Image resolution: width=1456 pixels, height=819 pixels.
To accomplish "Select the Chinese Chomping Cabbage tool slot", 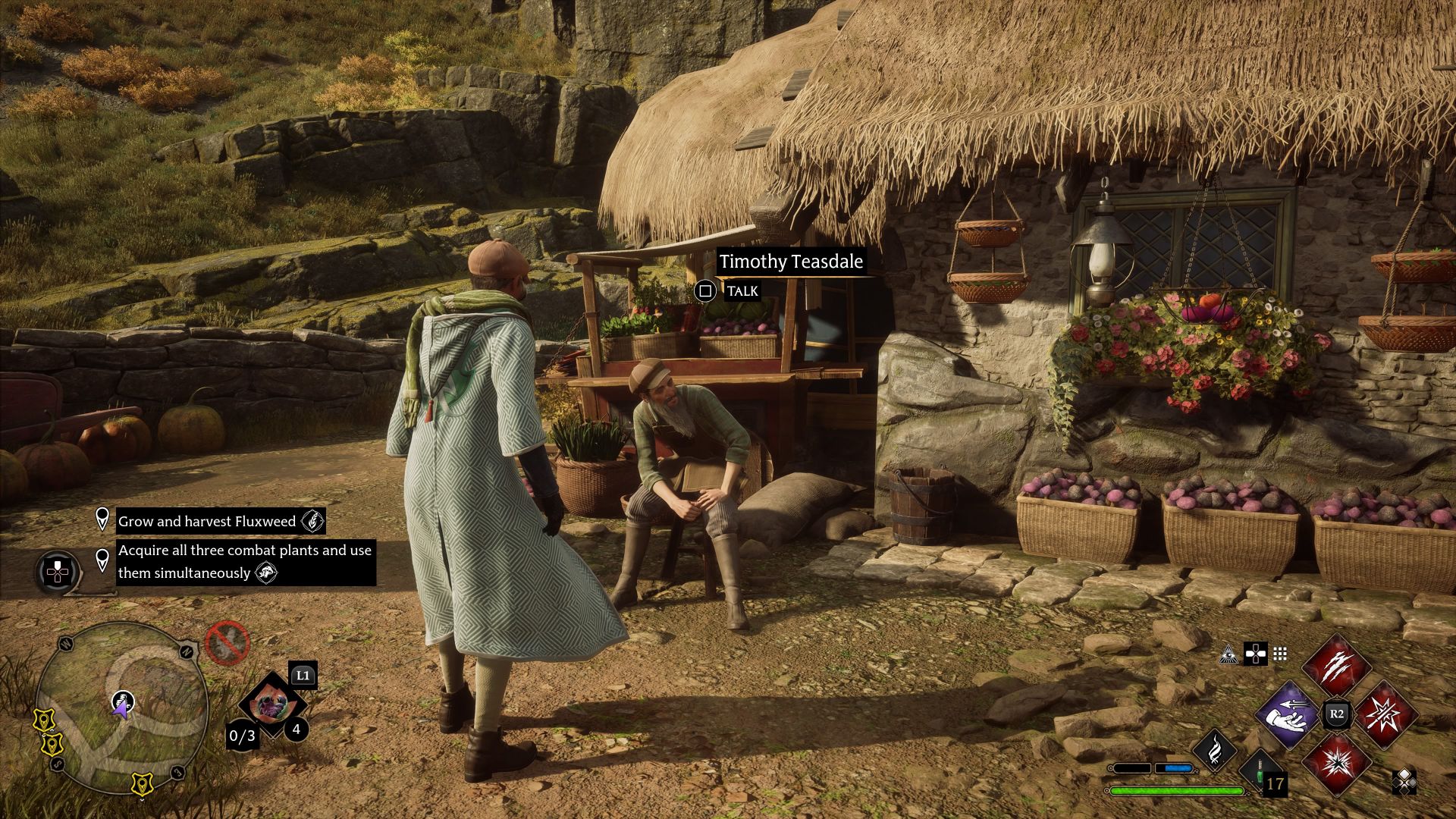I will [268, 705].
